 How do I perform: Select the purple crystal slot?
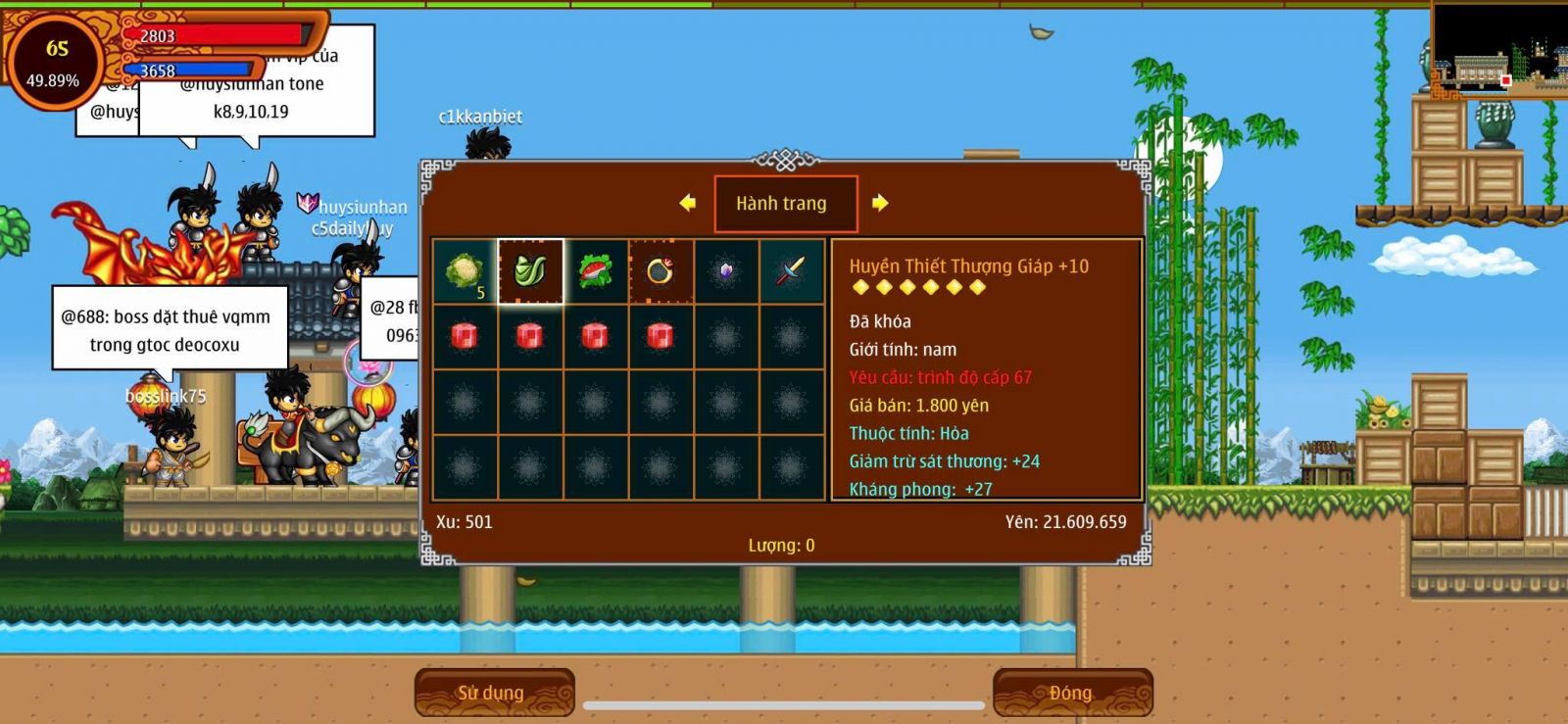(x=726, y=271)
